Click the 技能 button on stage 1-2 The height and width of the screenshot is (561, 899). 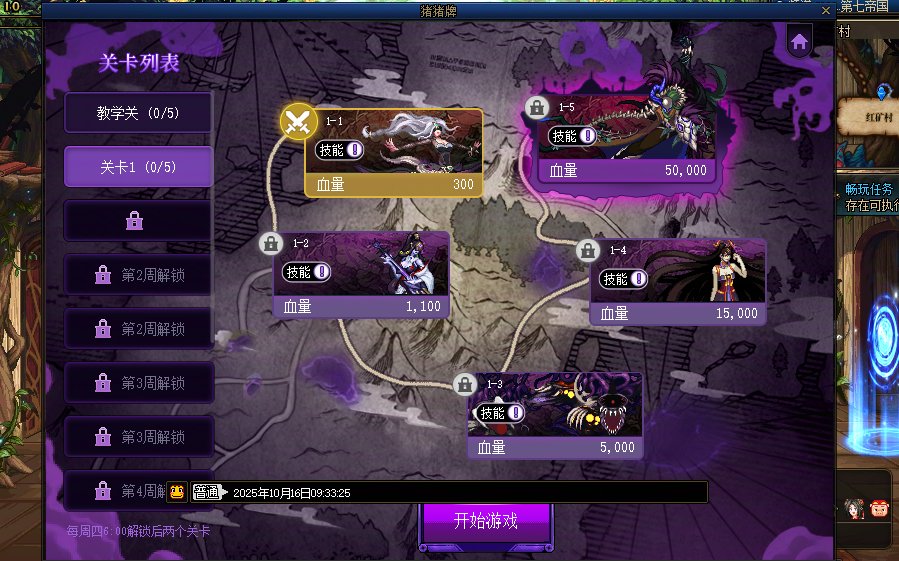click(x=306, y=272)
